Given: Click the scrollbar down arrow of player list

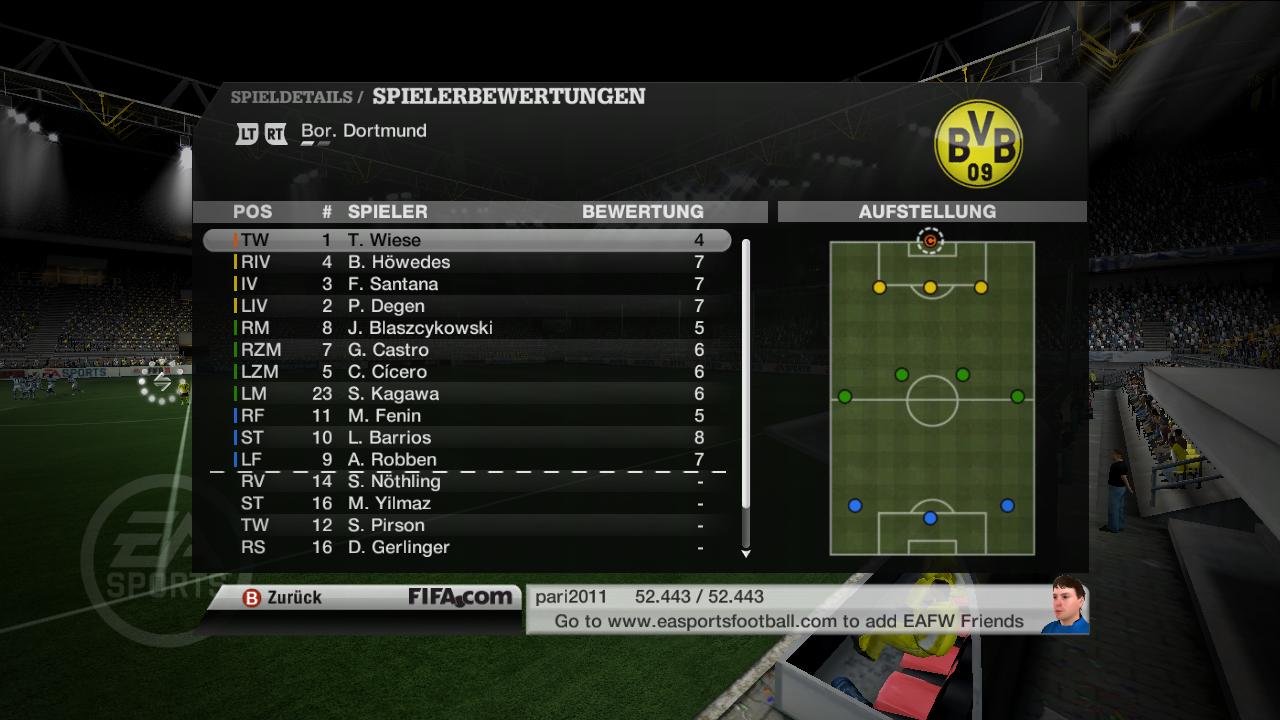Looking at the screenshot, I should [x=745, y=553].
